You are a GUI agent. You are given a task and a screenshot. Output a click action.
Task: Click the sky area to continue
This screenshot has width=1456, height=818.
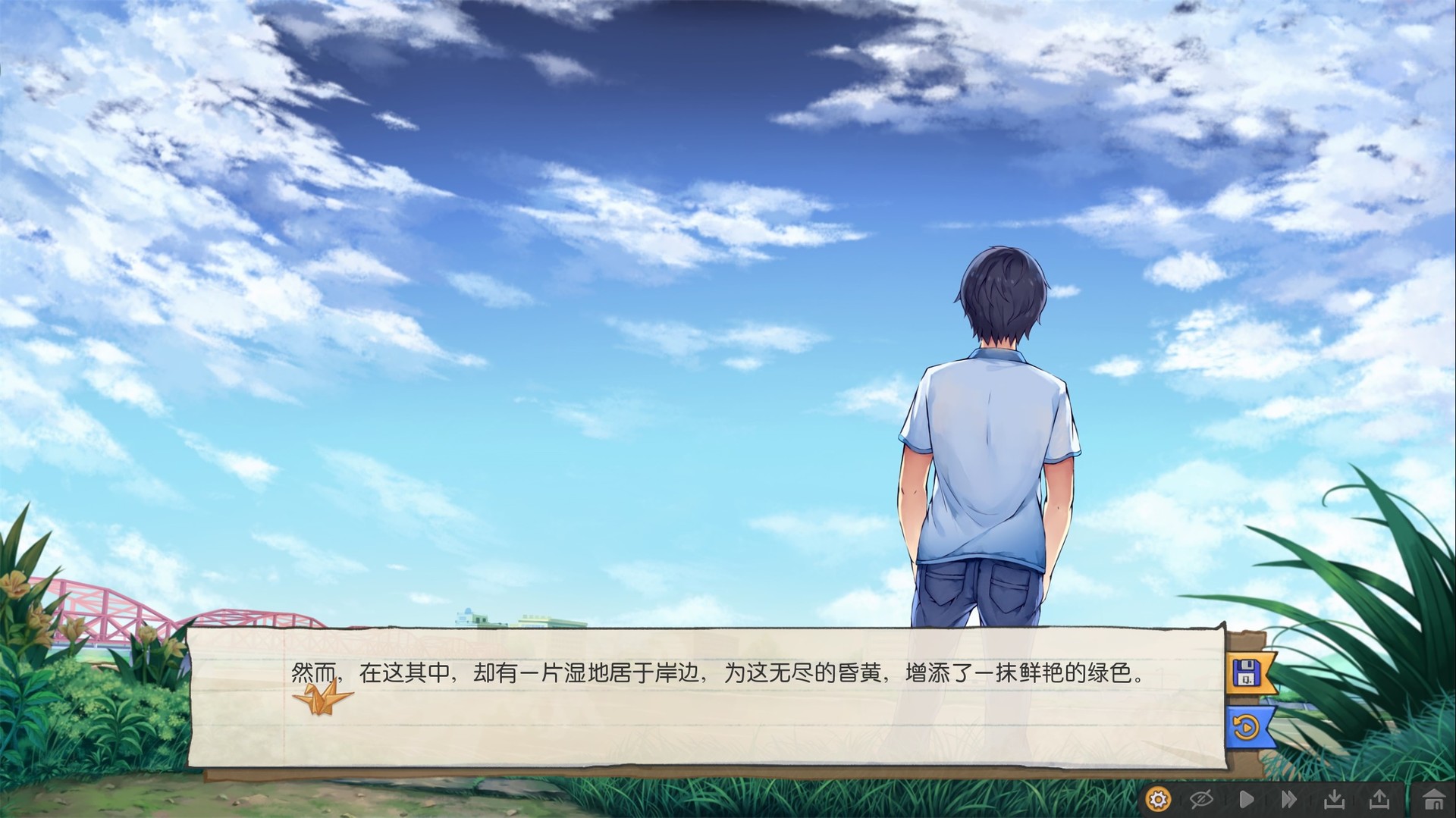531,227
